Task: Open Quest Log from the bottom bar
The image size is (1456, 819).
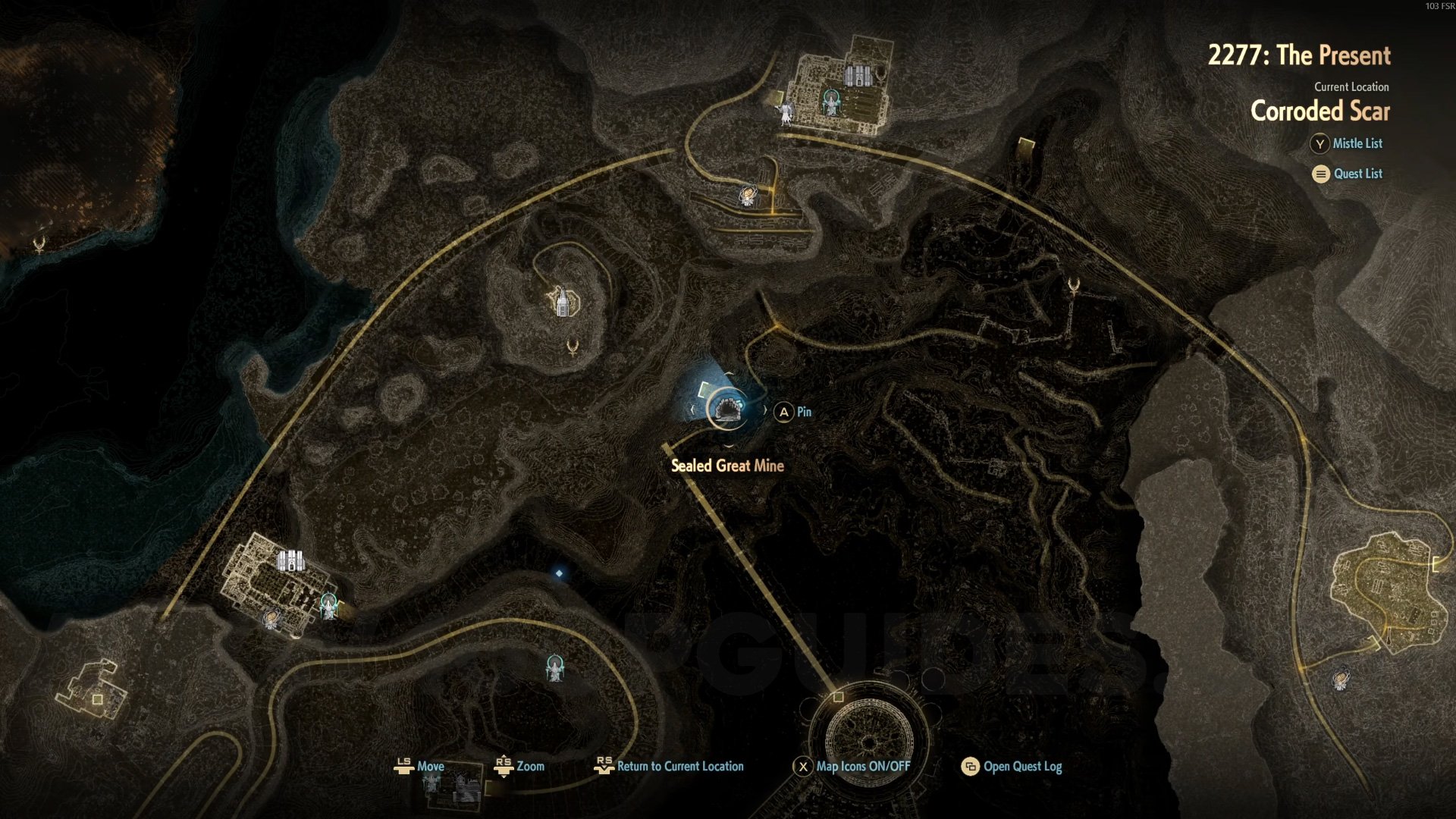Action: 1012,767
